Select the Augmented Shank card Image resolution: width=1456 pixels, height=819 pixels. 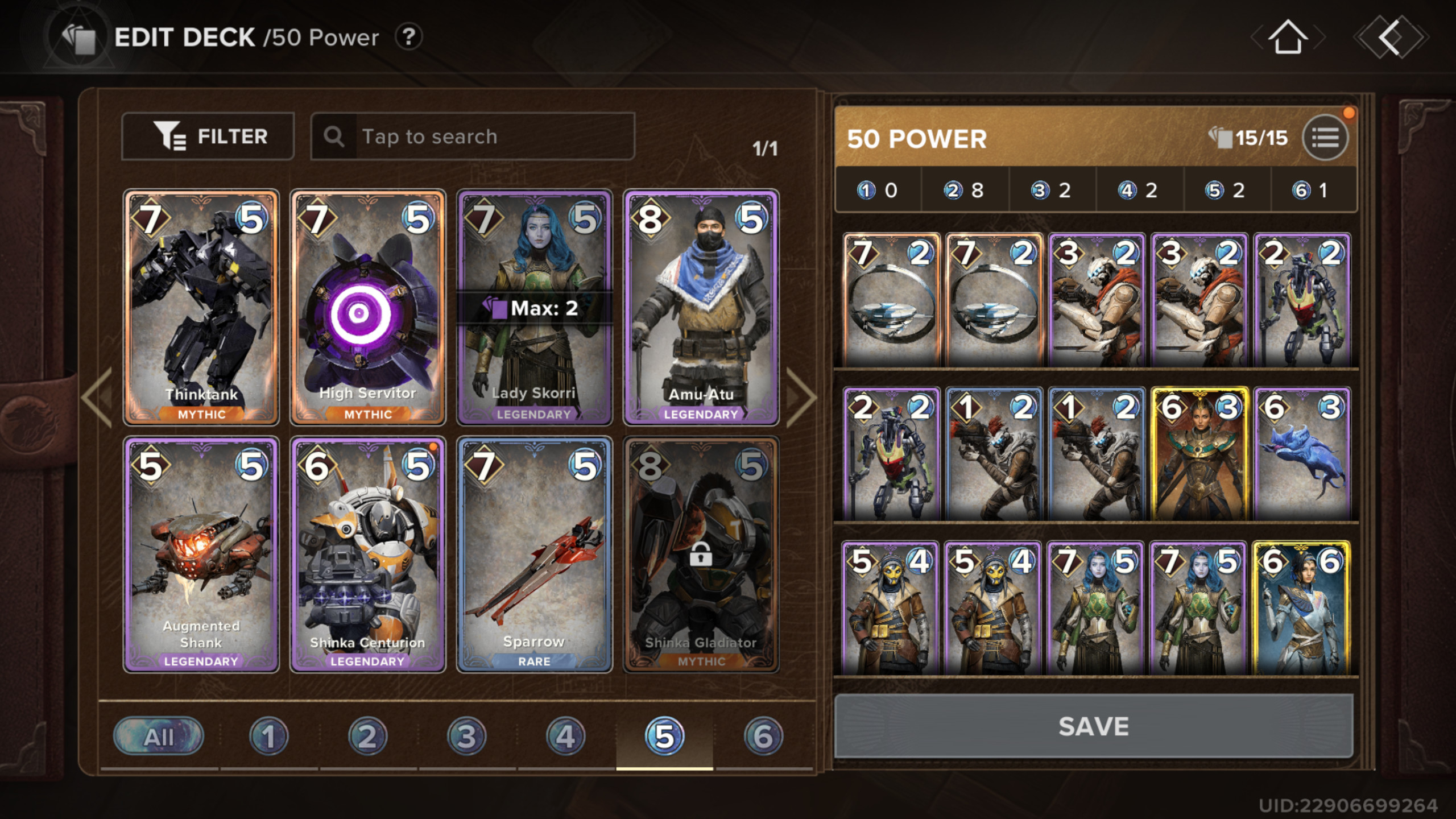pyautogui.click(x=201, y=555)
